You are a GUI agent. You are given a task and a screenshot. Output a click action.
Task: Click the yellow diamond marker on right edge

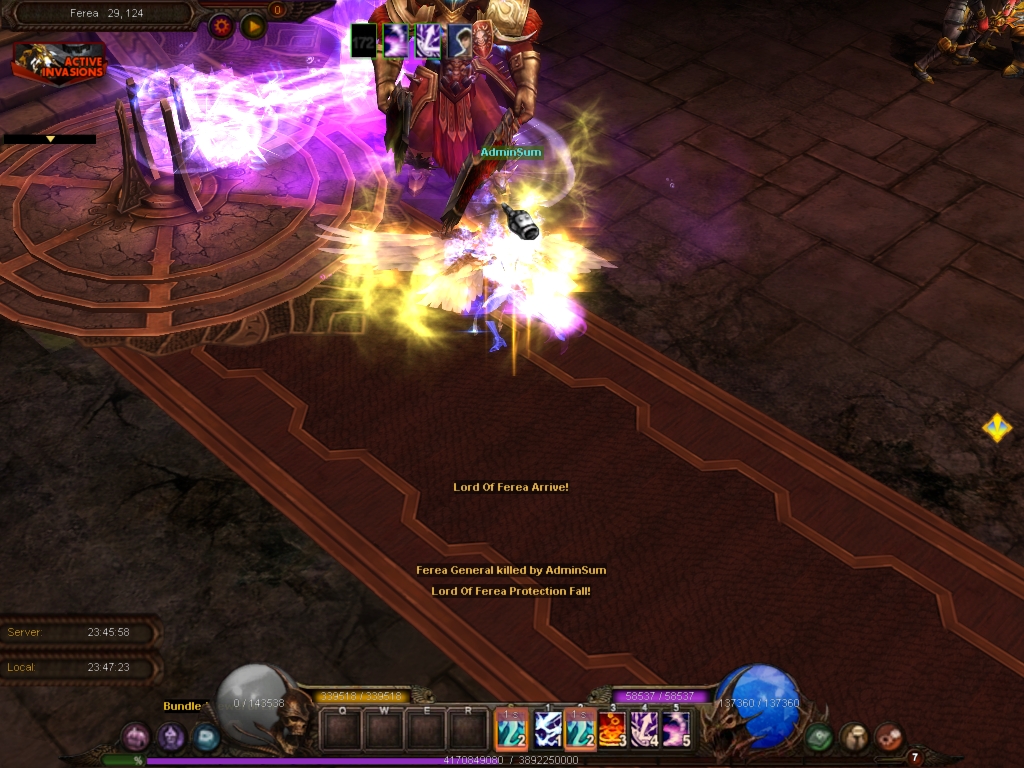click(x=996, y=428)
